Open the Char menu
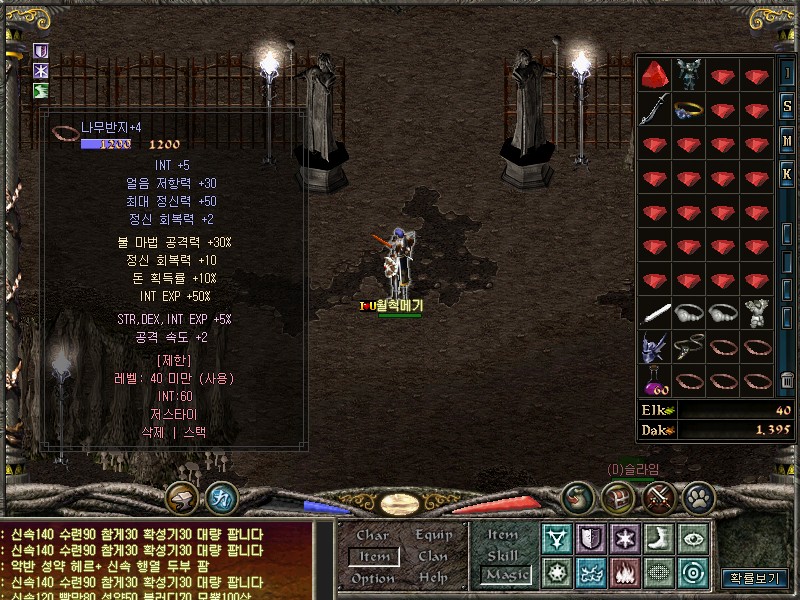This screenshot has height=600, width=800. [x=372, y=535]
